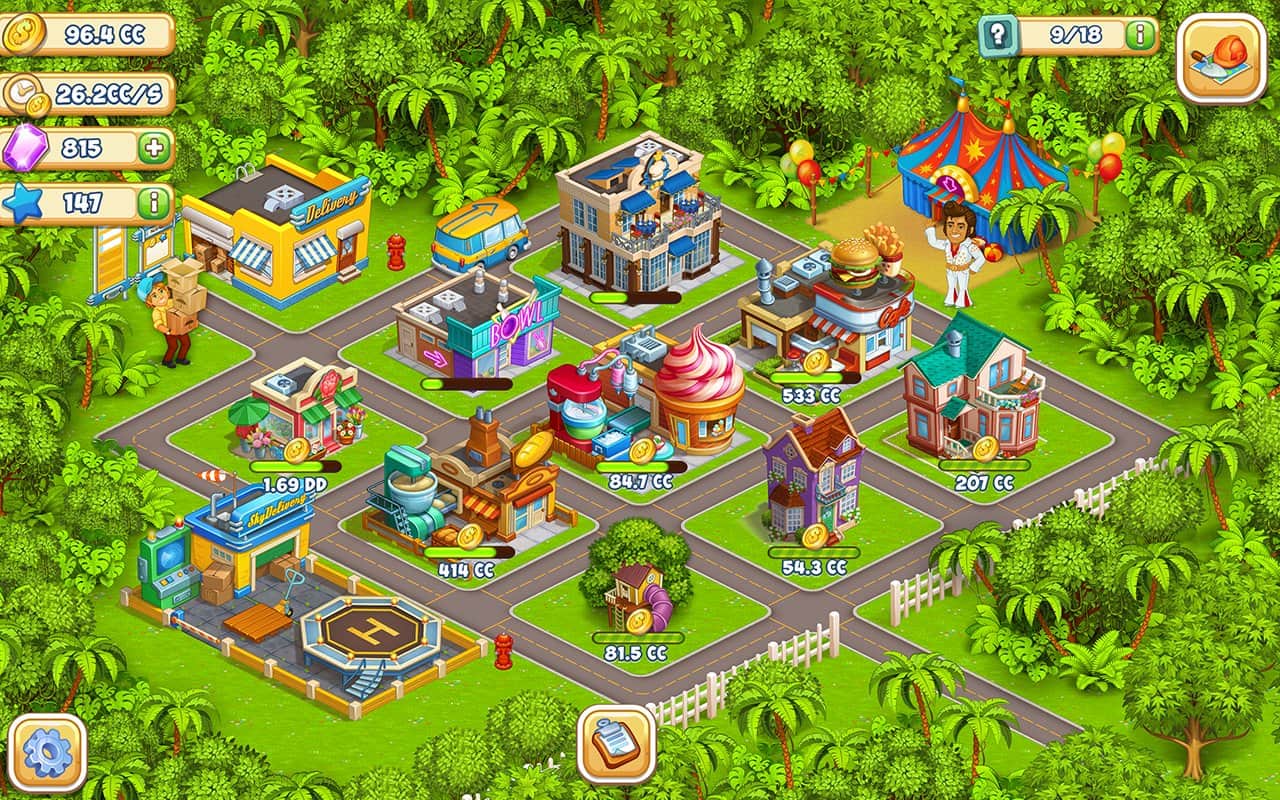The image size is (1280, 800).
Task: Collect the 81.5 CC treehouse coin
Action: pyautogui.click(x=639, y=621)
